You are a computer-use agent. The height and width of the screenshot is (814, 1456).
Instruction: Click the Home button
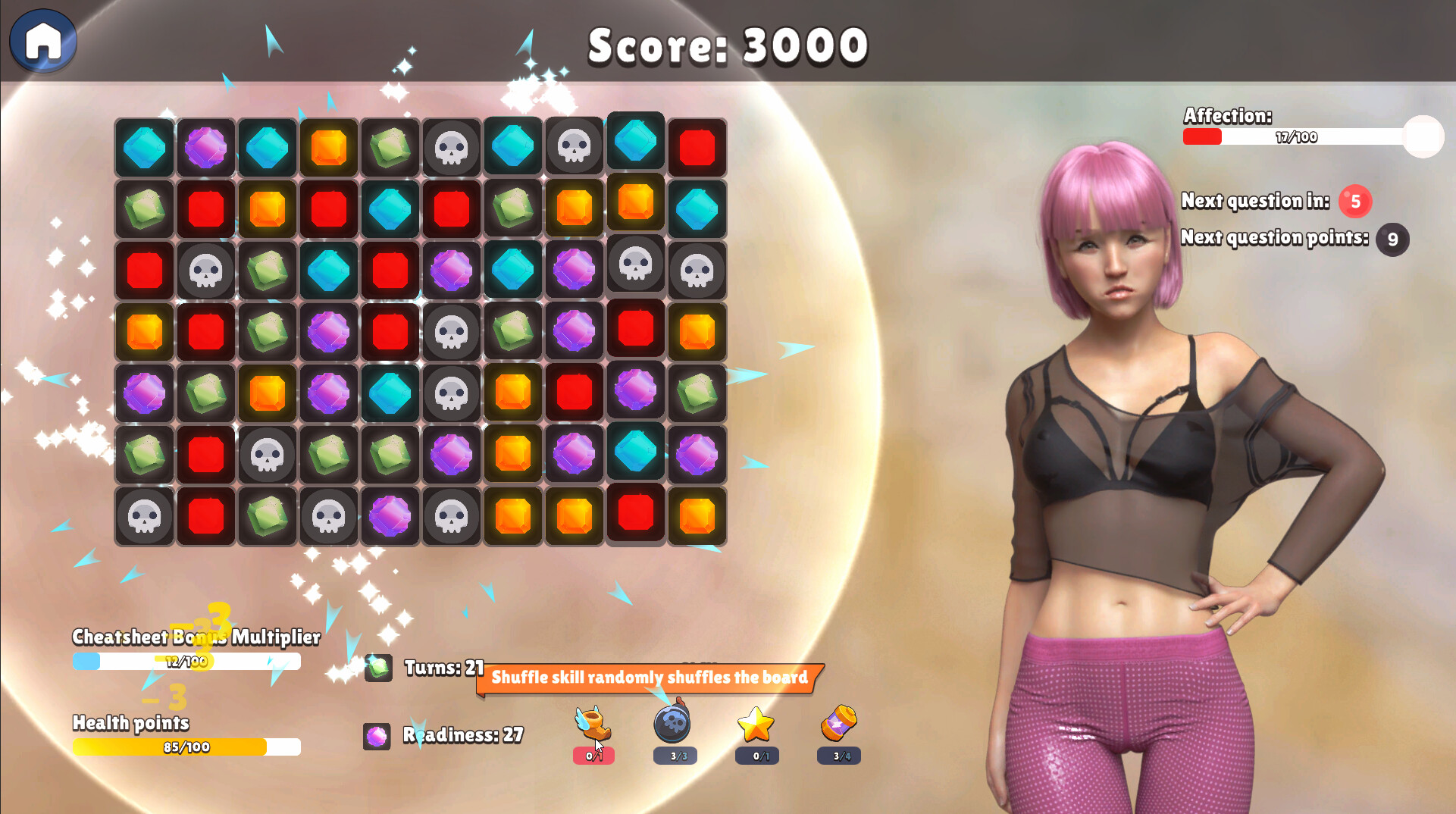click(x=42, y=42)
